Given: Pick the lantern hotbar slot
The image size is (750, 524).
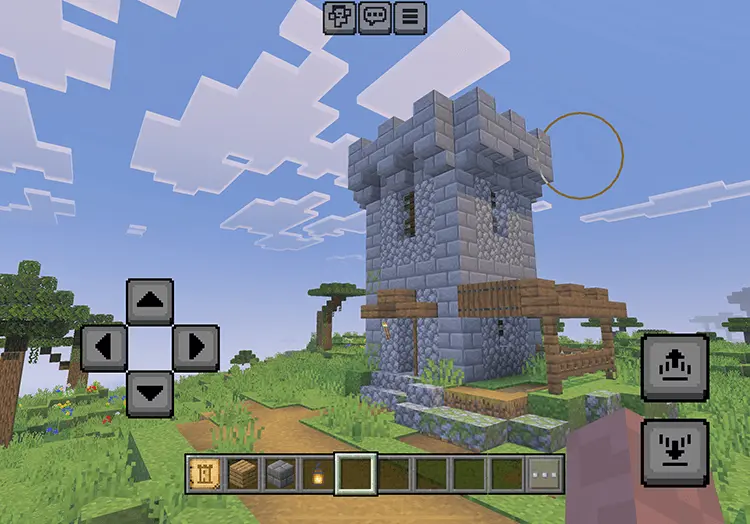Looking at the screenshot, I should [319, 474].
